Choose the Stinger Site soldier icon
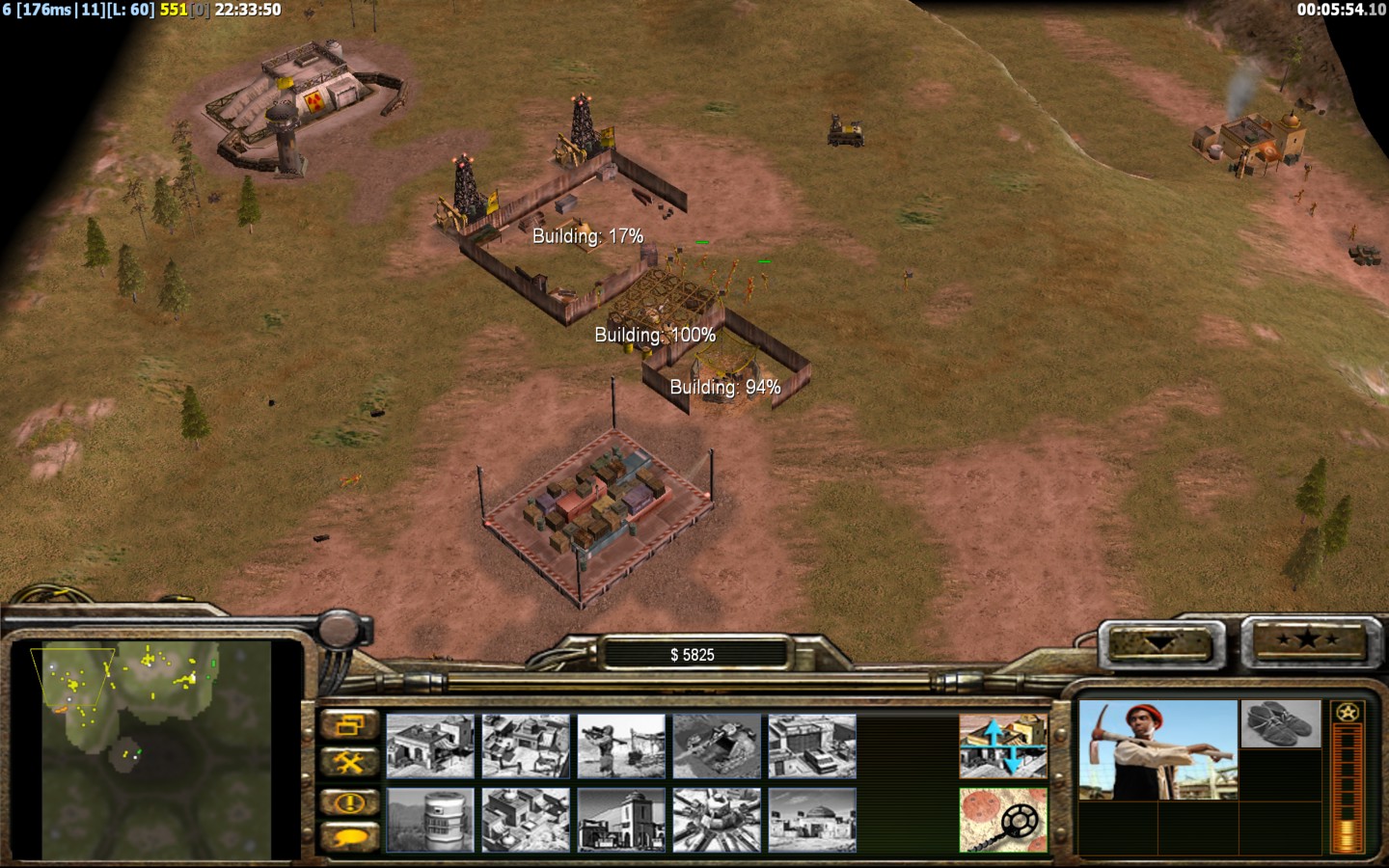The image size is (1389, 868). tap(621, 746)
